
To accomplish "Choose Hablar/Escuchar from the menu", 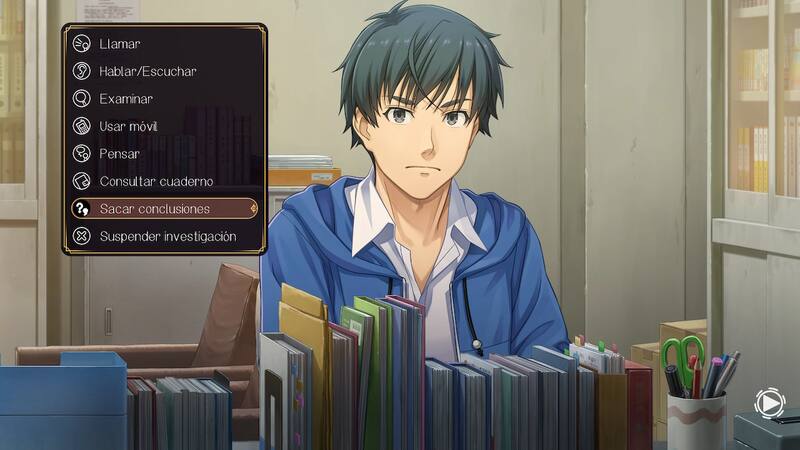I will point(147,72).
